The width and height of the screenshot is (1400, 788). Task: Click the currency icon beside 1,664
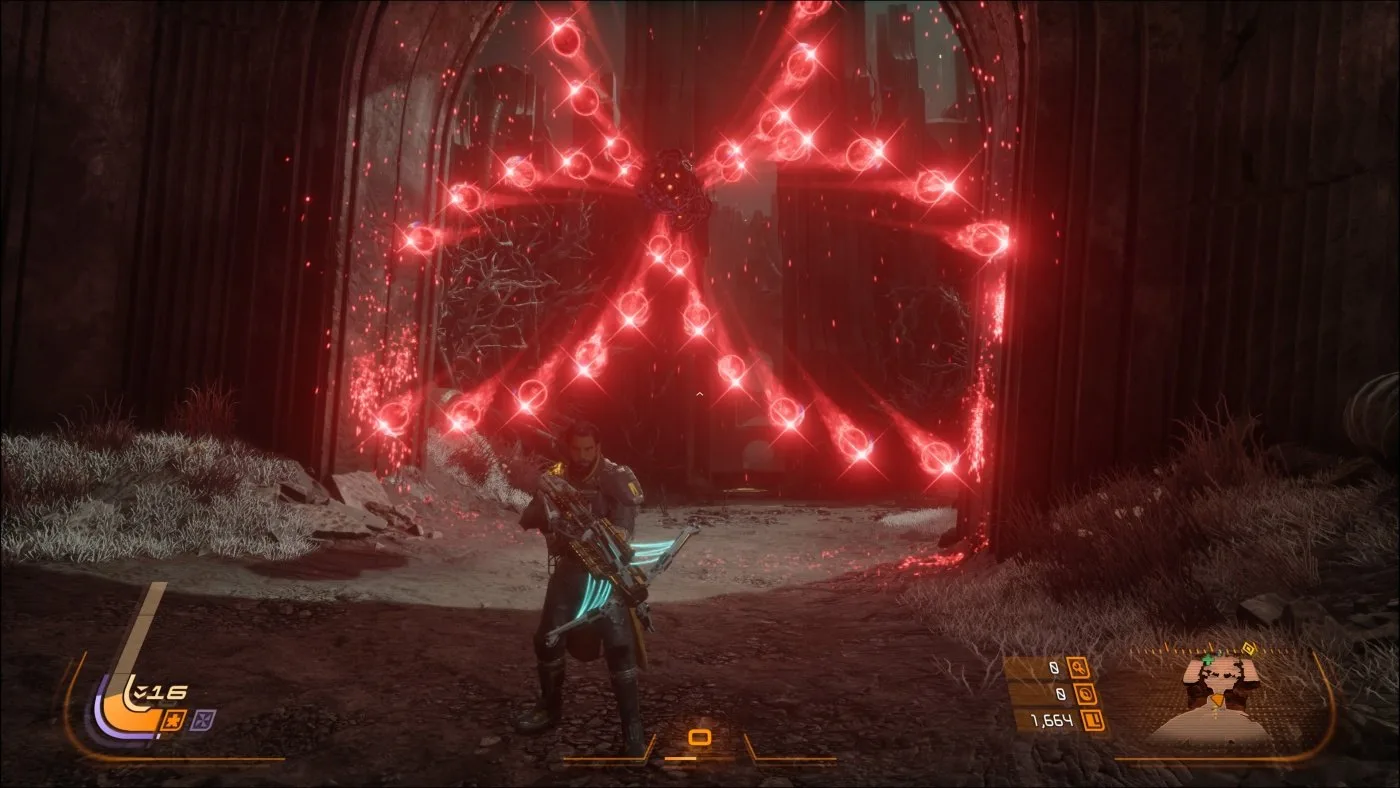tap(1092, 719)
